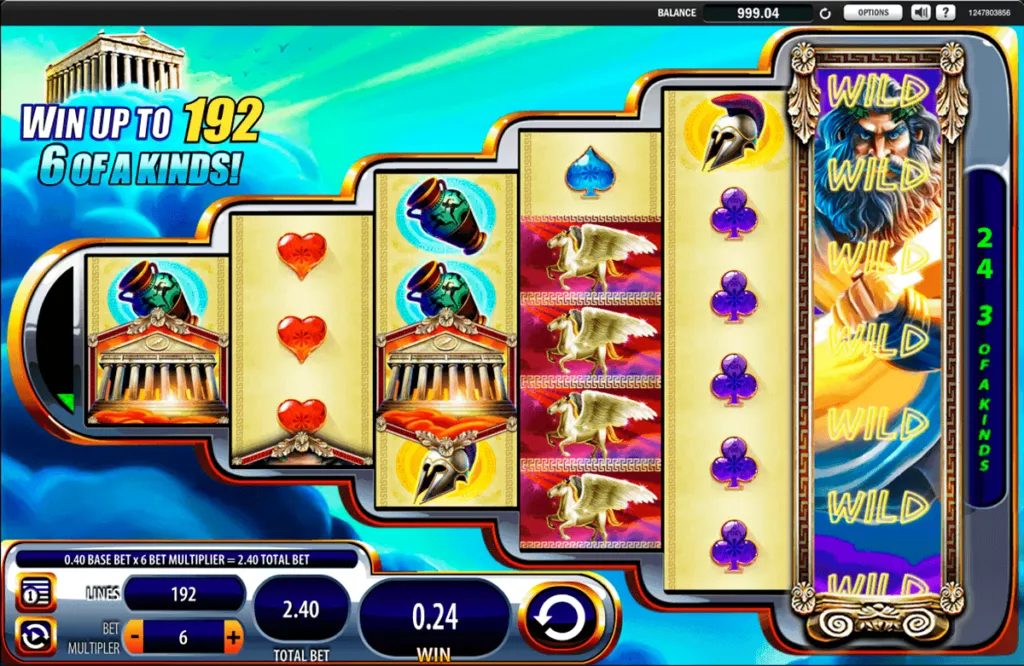
Task: Spin the reels with the circular arrow button
Action: coord(562,615)
